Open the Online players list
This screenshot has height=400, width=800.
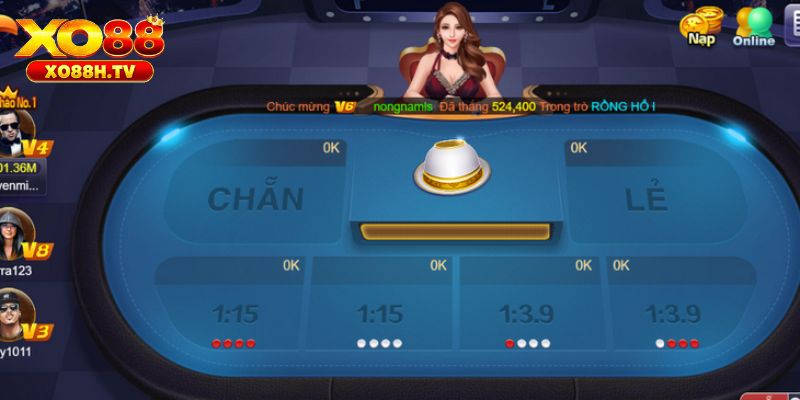[753, 27]
